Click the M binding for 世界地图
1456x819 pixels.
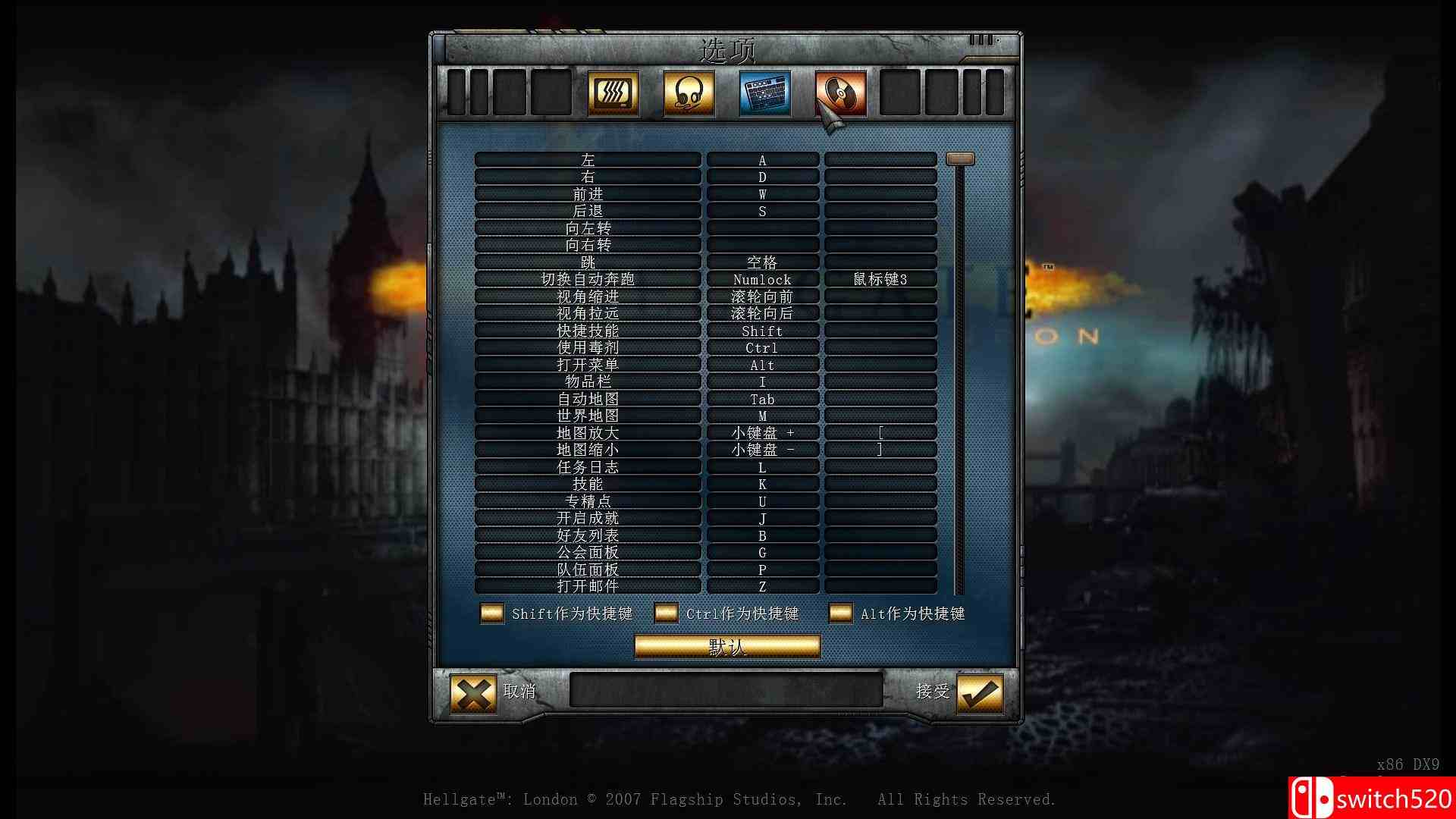coord(762,416)
